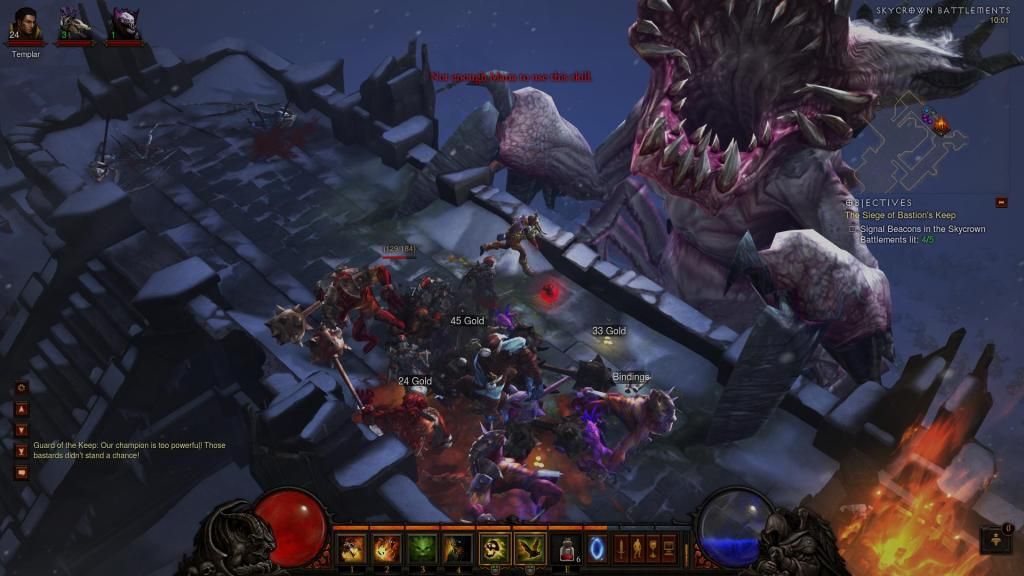Trigger the skill in hotbar slot four
Viewport: 1024px width, 576px height.
point(457,547)
